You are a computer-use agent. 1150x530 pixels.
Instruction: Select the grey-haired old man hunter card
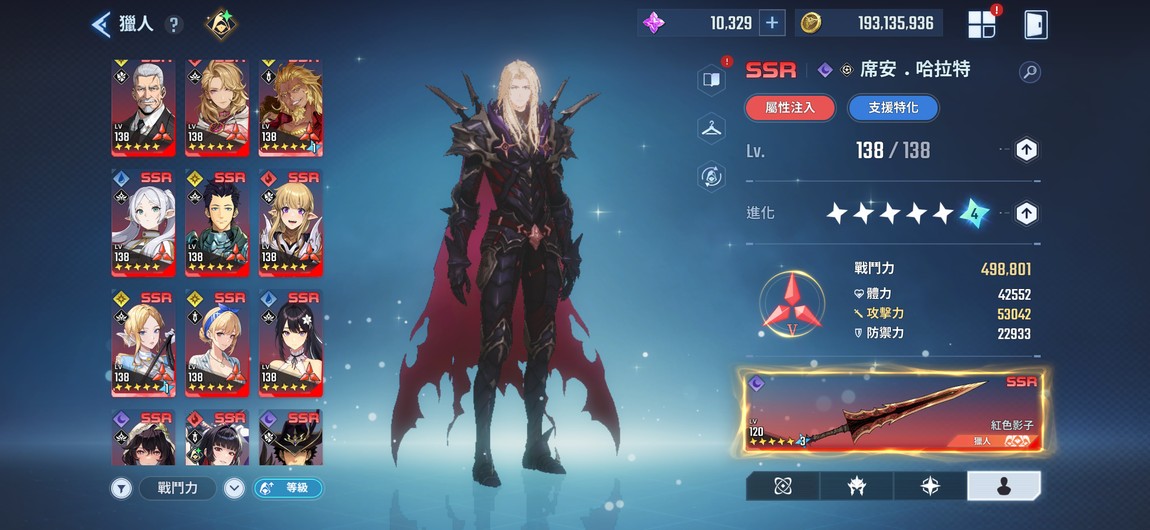click(x=143, y=108)
